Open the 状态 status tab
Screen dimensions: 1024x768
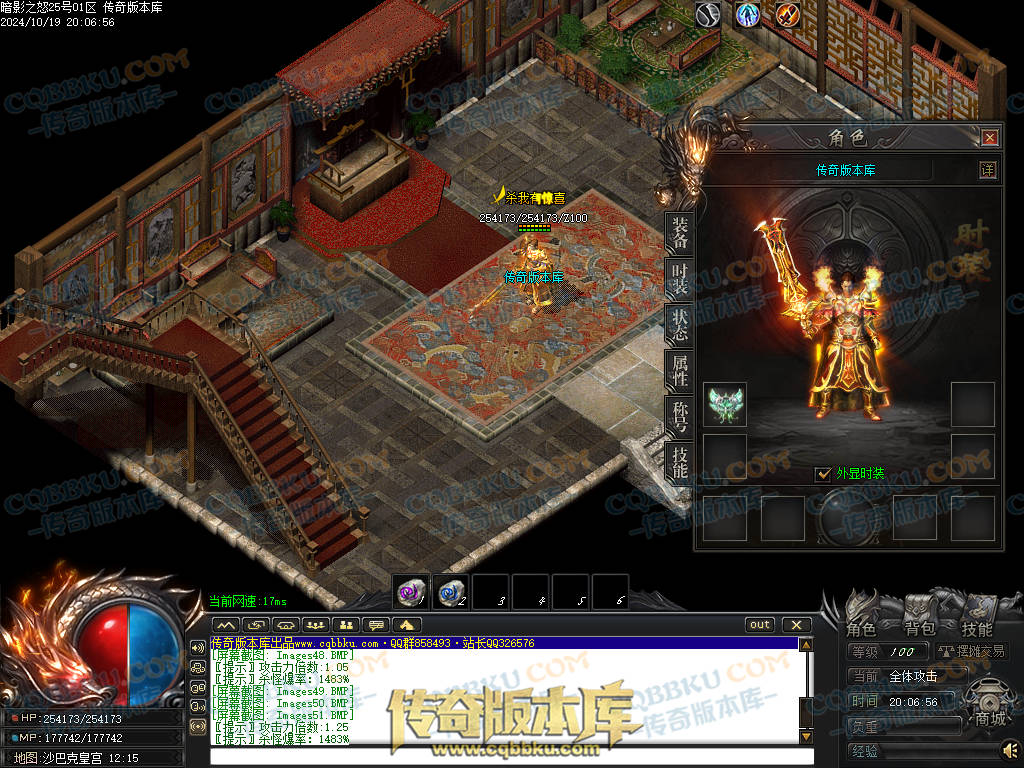click(680, 326)
